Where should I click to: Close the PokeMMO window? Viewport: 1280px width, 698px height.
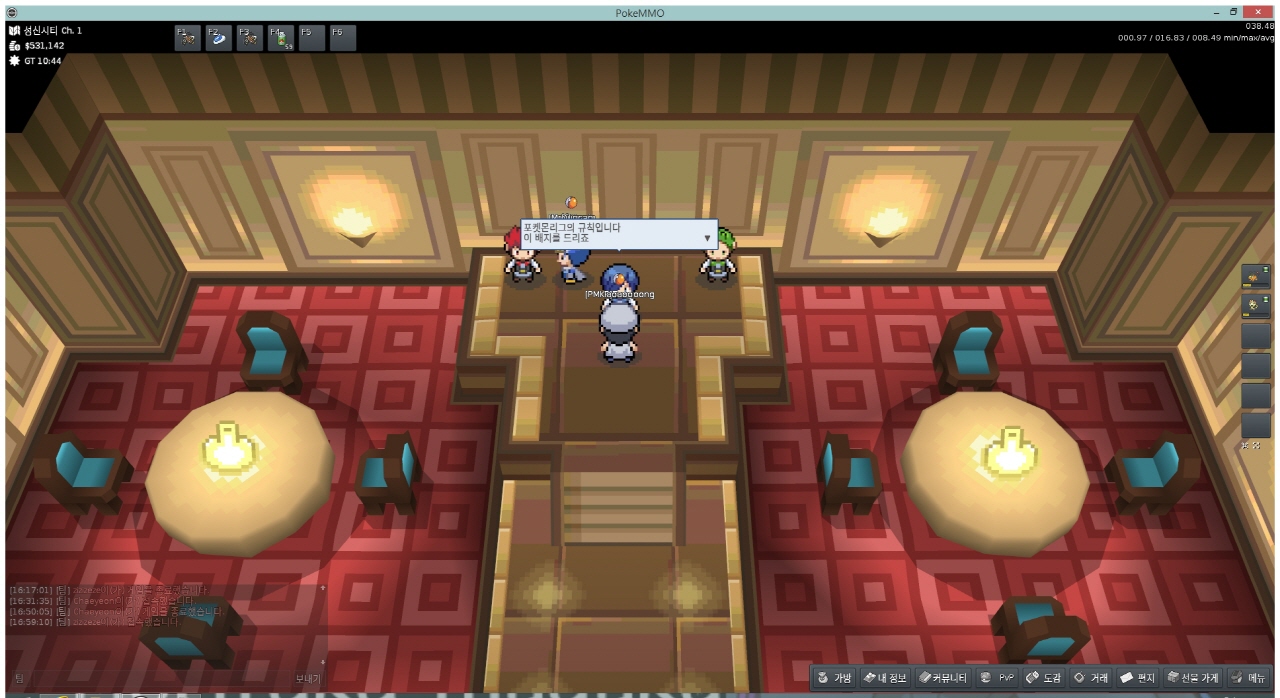coord(1255,11)
